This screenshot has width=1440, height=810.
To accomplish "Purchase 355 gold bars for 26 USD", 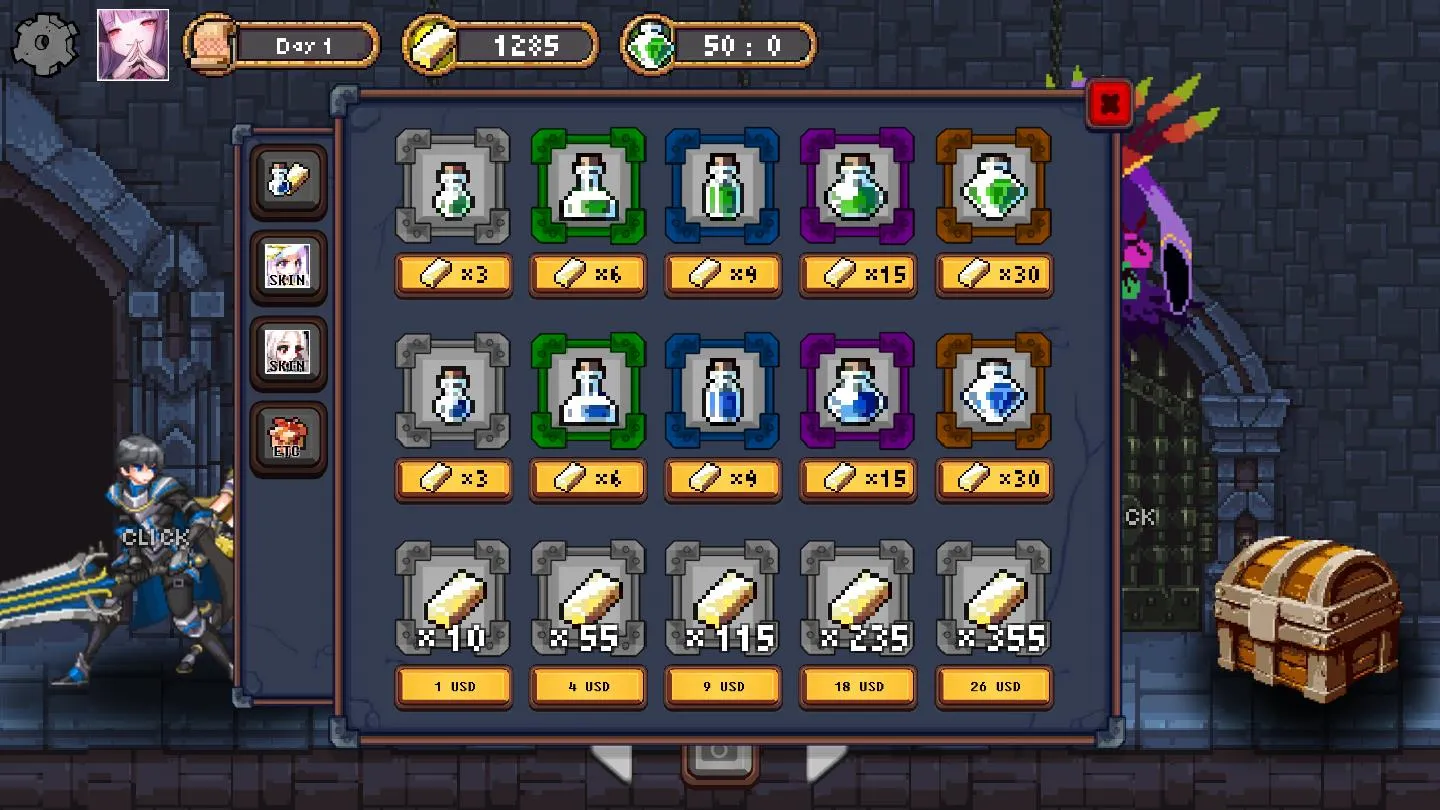I will 993,687.
